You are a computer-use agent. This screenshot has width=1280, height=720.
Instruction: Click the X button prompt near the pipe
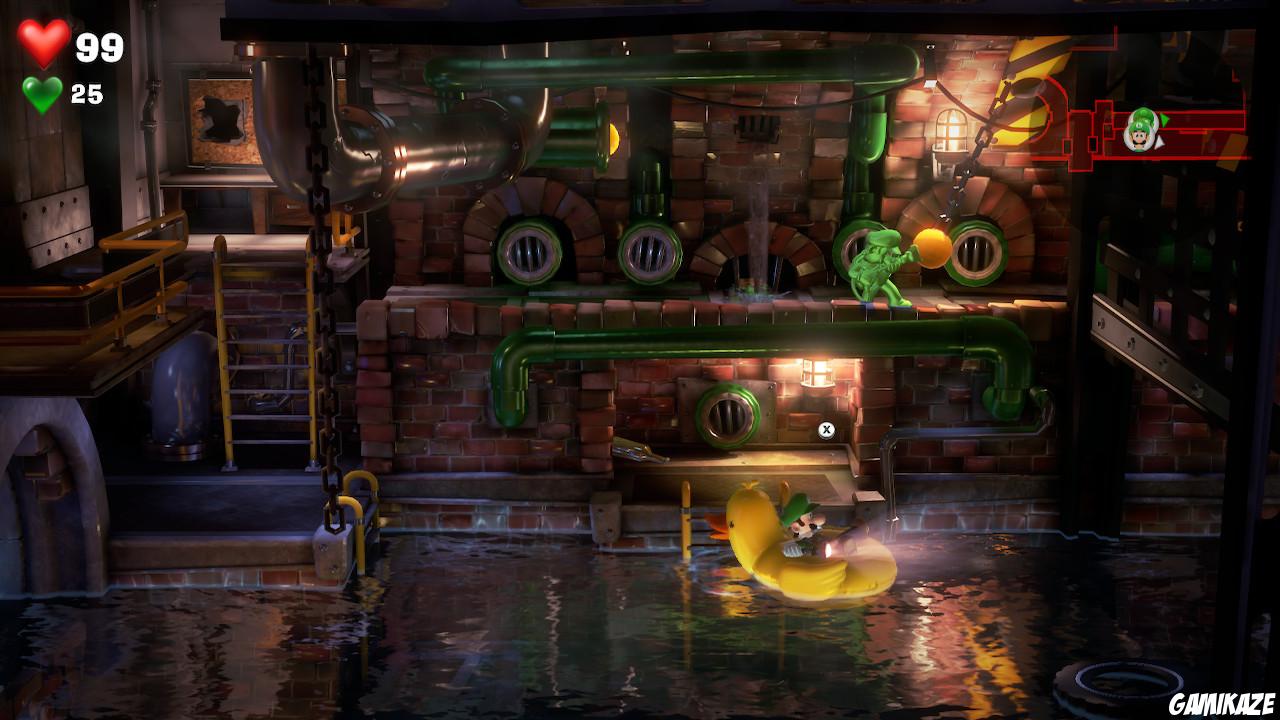coord(827,429)
